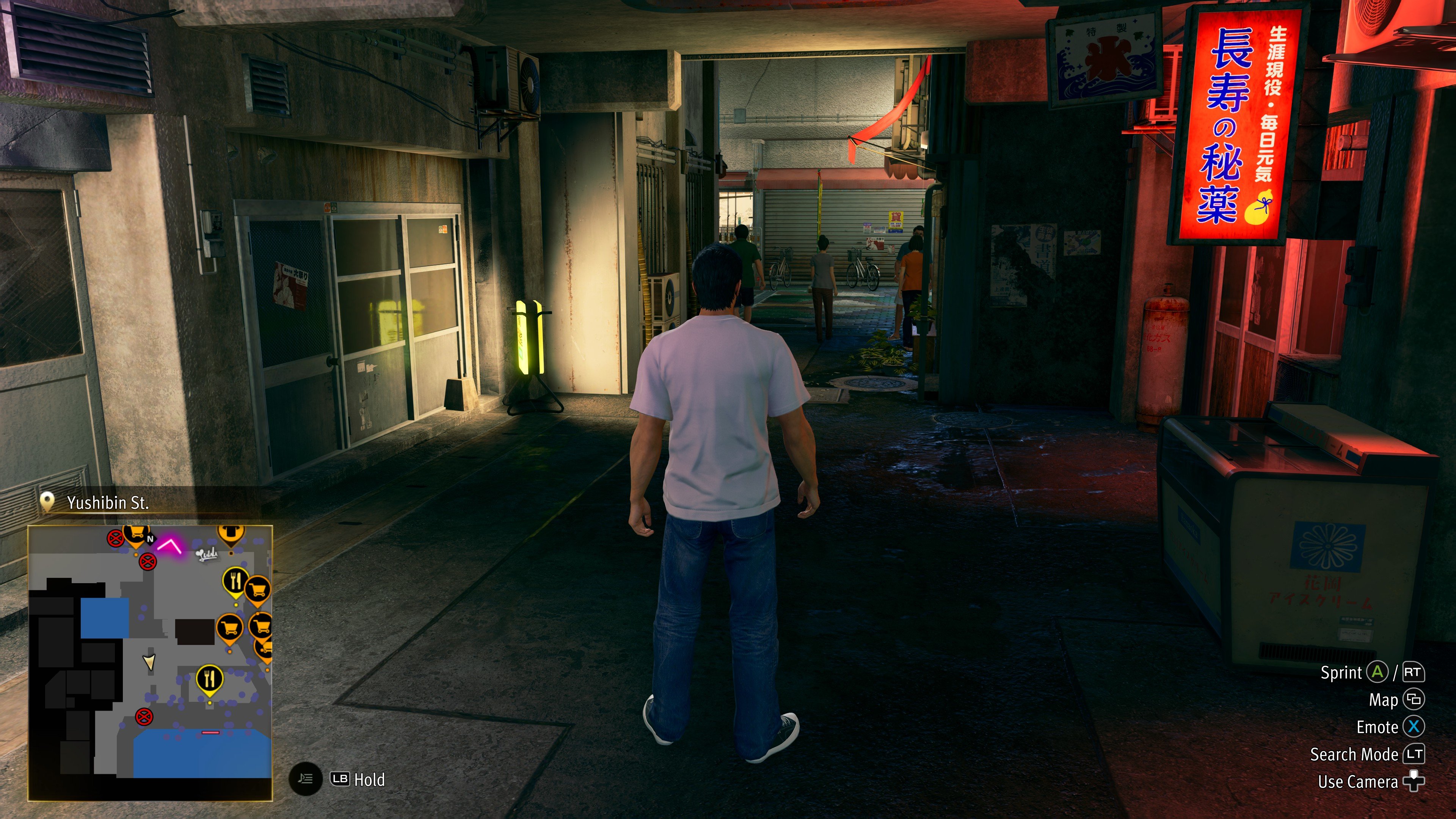This screenshot has width=1456, height=819.
Task: Choose the restaurant marker nearest the player arrow
Action: (x=210, y=678)
